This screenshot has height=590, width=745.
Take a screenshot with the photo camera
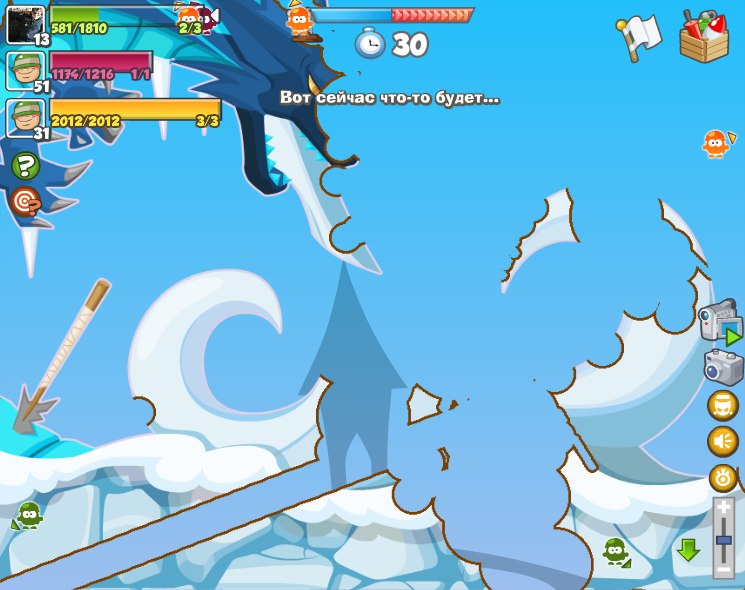point(723,367)
